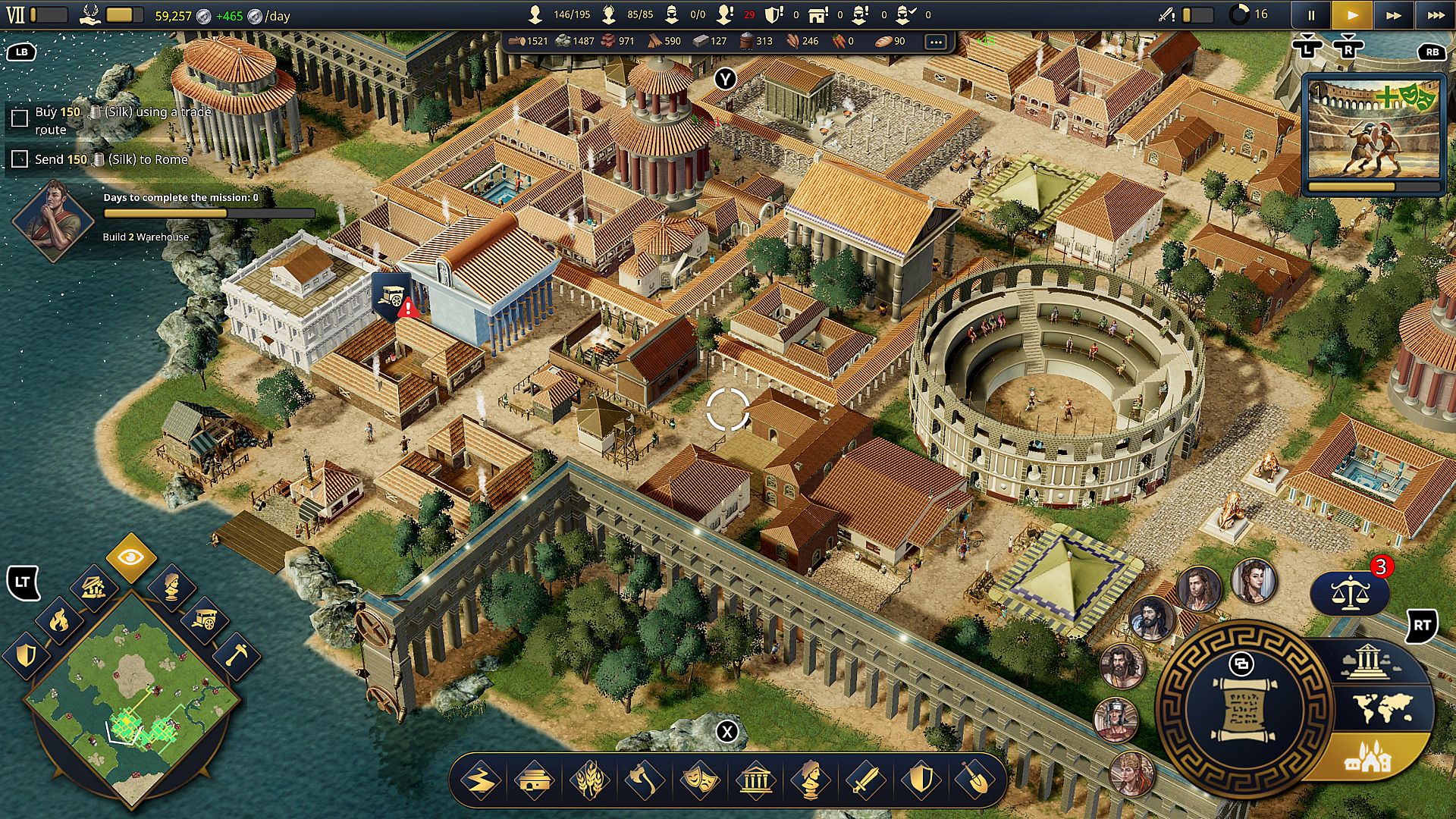Image resolution: width=1456 pixels, height=819 pixels.
Task: Select the shovel demolish tool
Action: pyautogui.click(x=975, y=780)
